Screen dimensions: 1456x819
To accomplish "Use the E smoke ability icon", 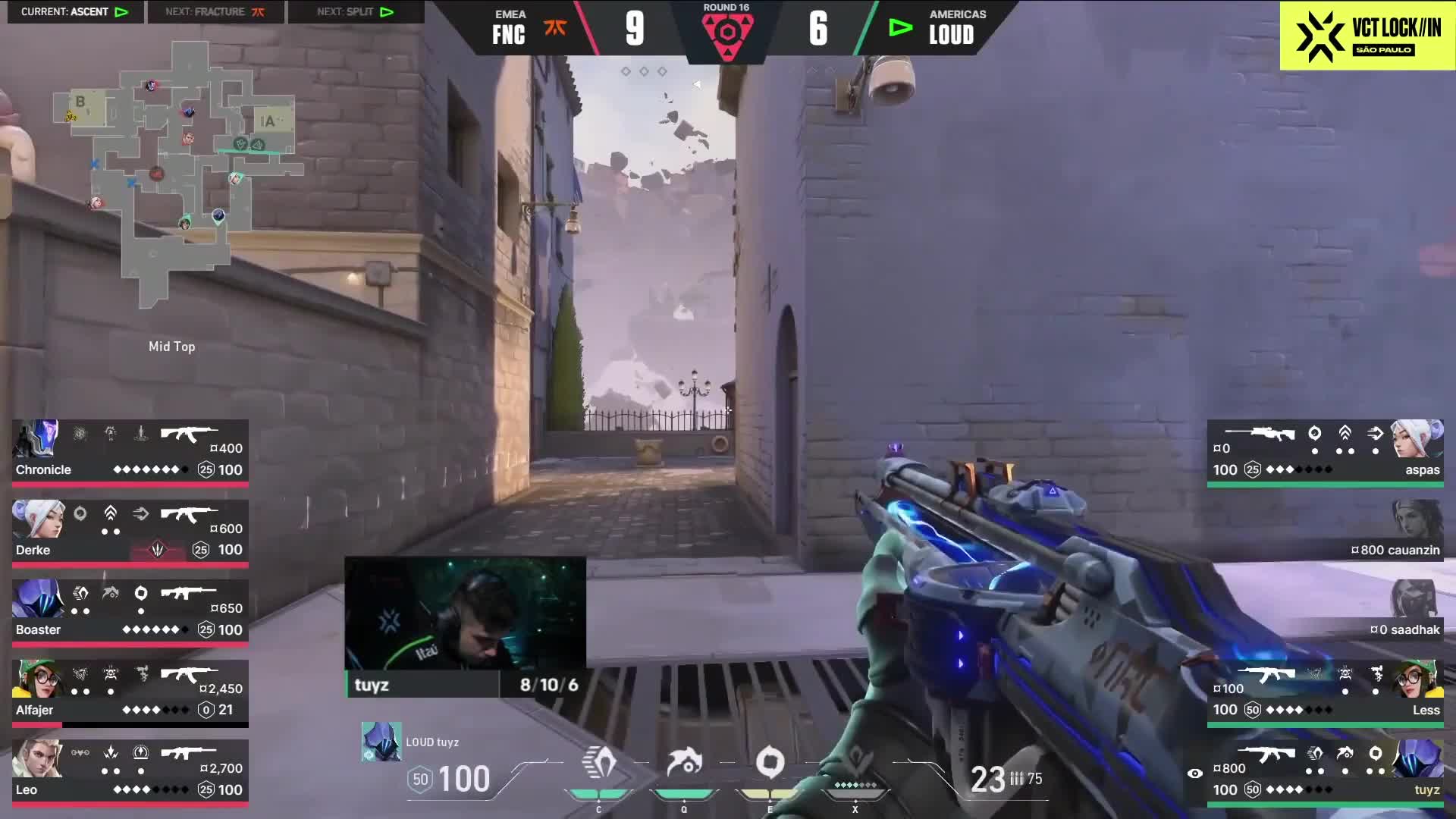I will 770,763.
